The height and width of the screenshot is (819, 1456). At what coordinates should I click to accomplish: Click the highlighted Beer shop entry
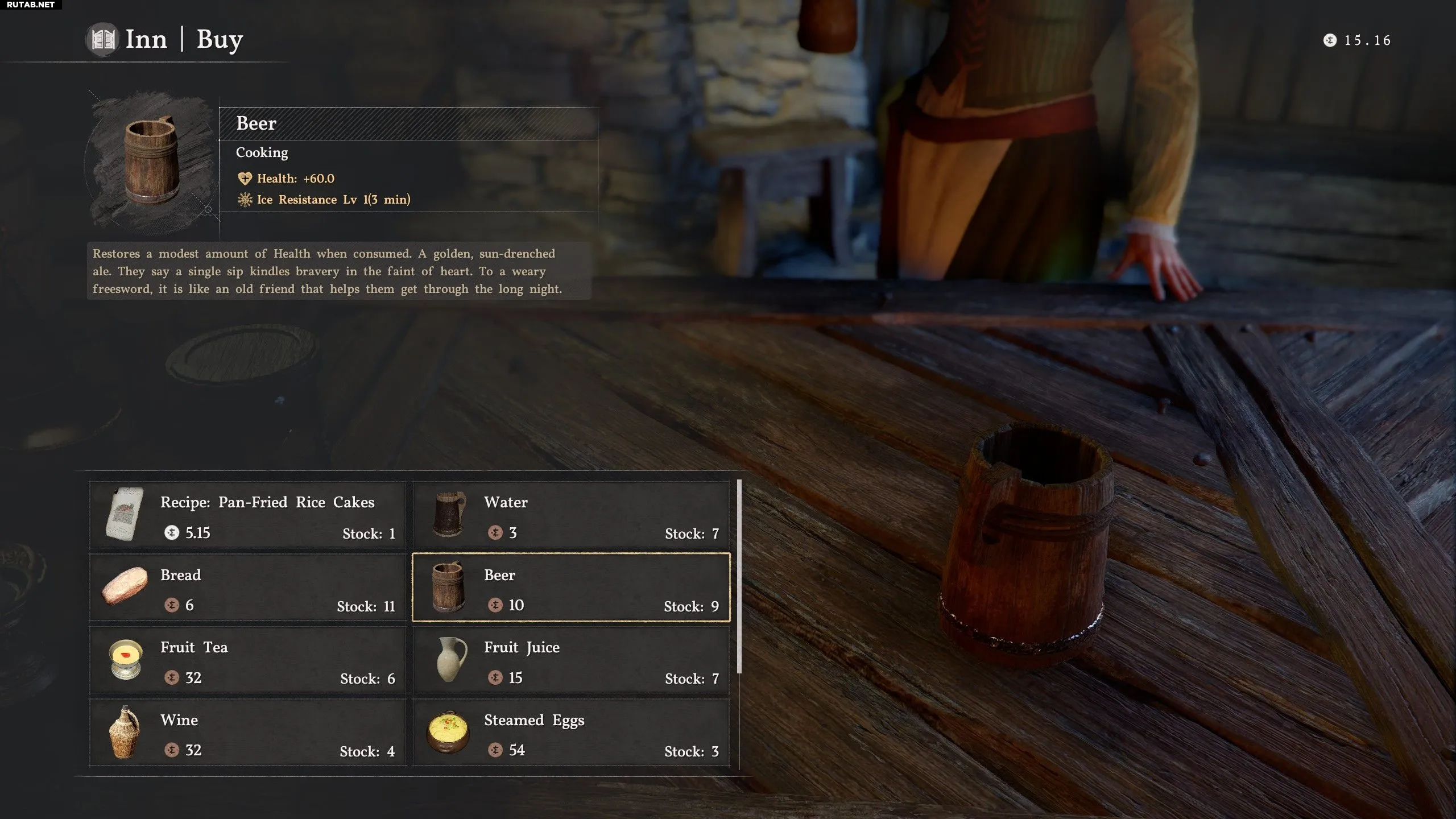571,588
